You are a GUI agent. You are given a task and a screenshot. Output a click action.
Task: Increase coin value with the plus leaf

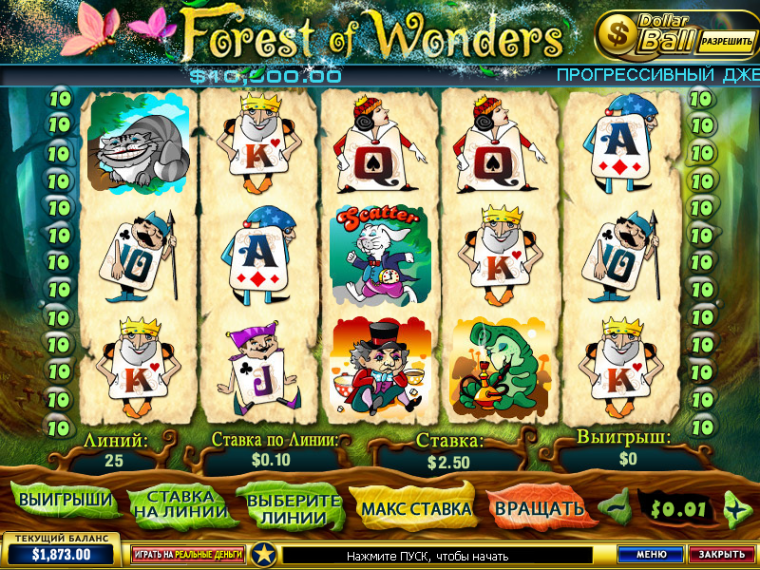tap(737, 508)
